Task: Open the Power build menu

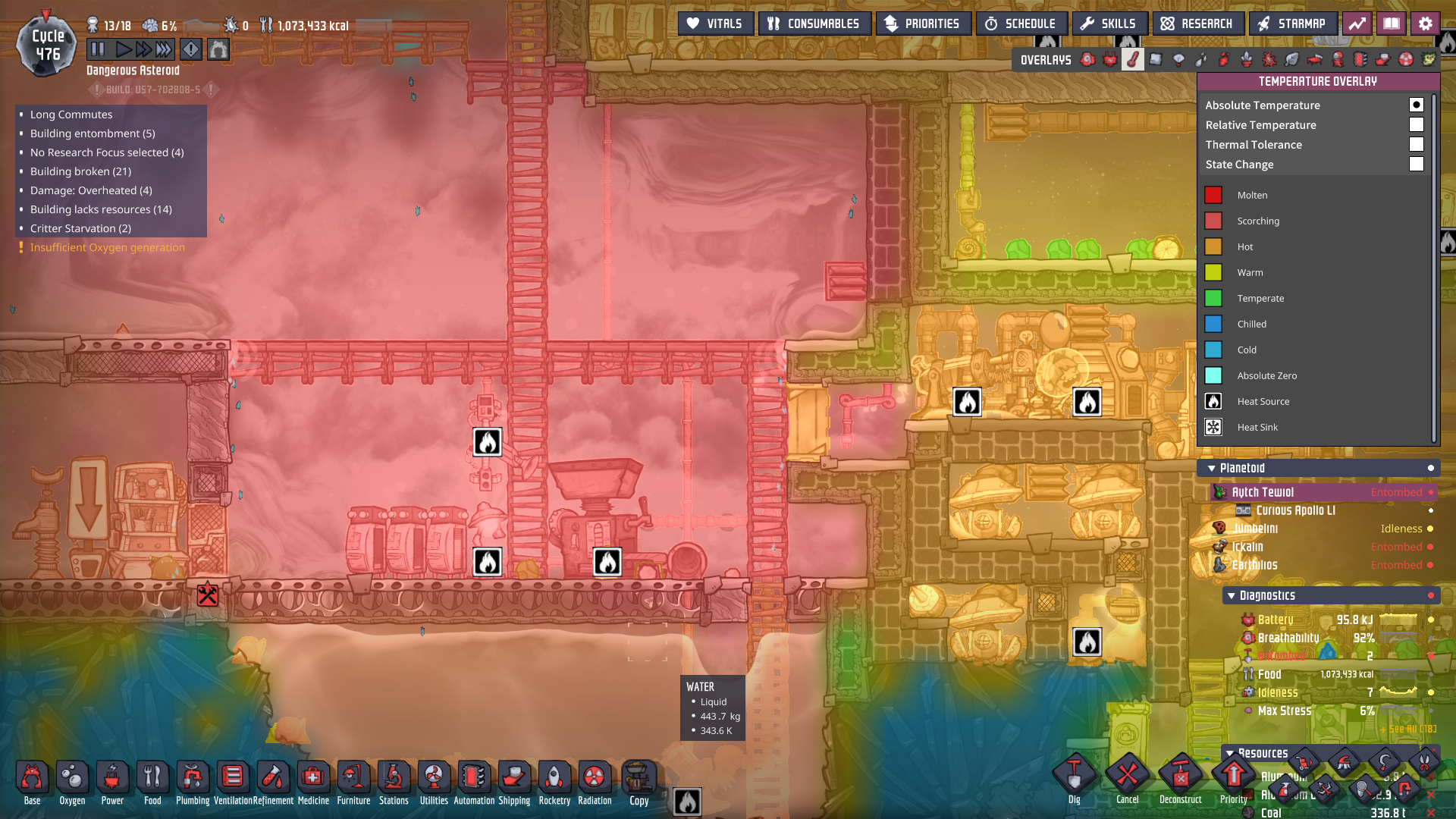Action: (112, 781)
